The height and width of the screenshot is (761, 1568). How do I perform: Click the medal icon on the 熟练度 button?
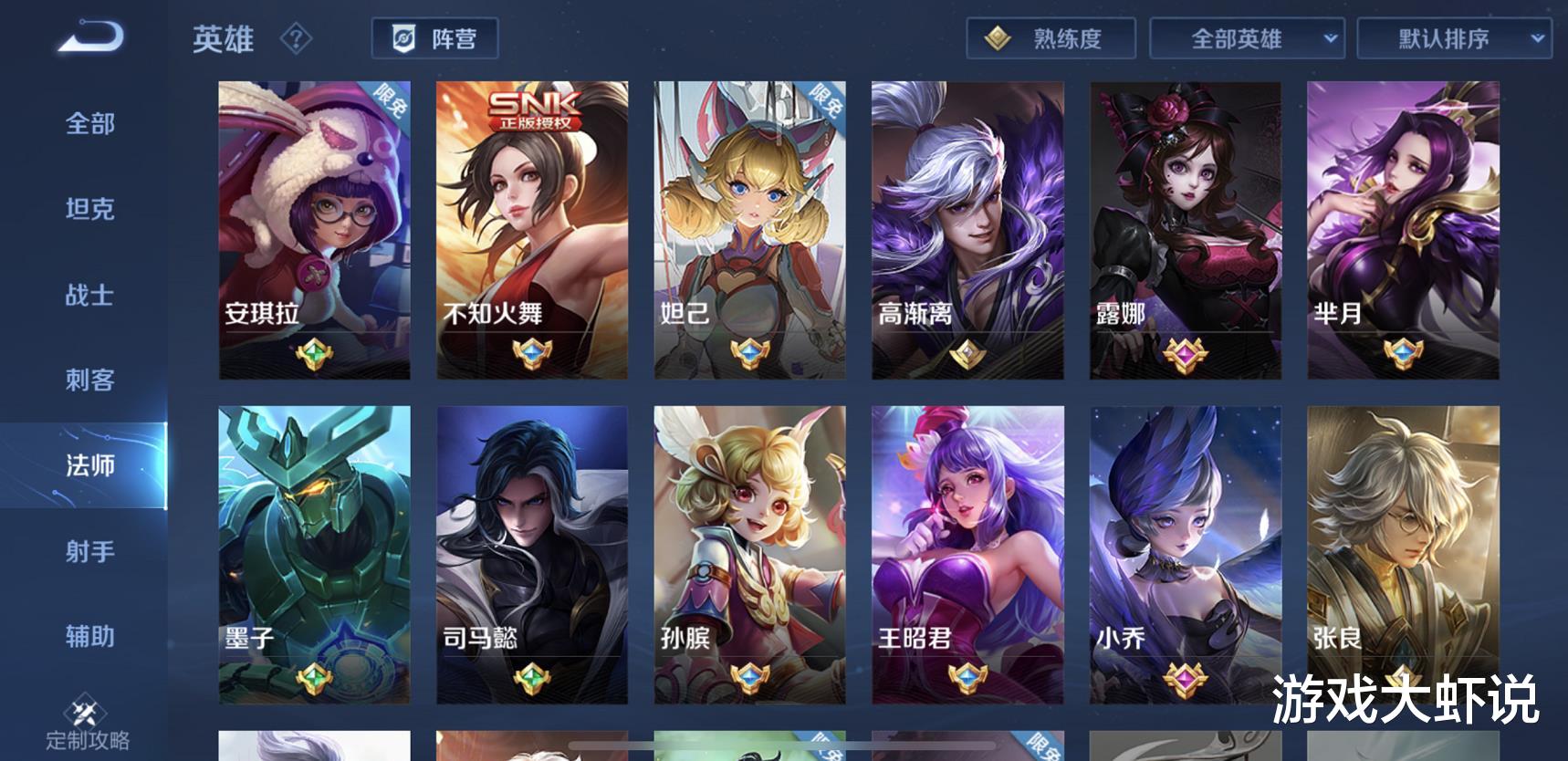point(998,38)
